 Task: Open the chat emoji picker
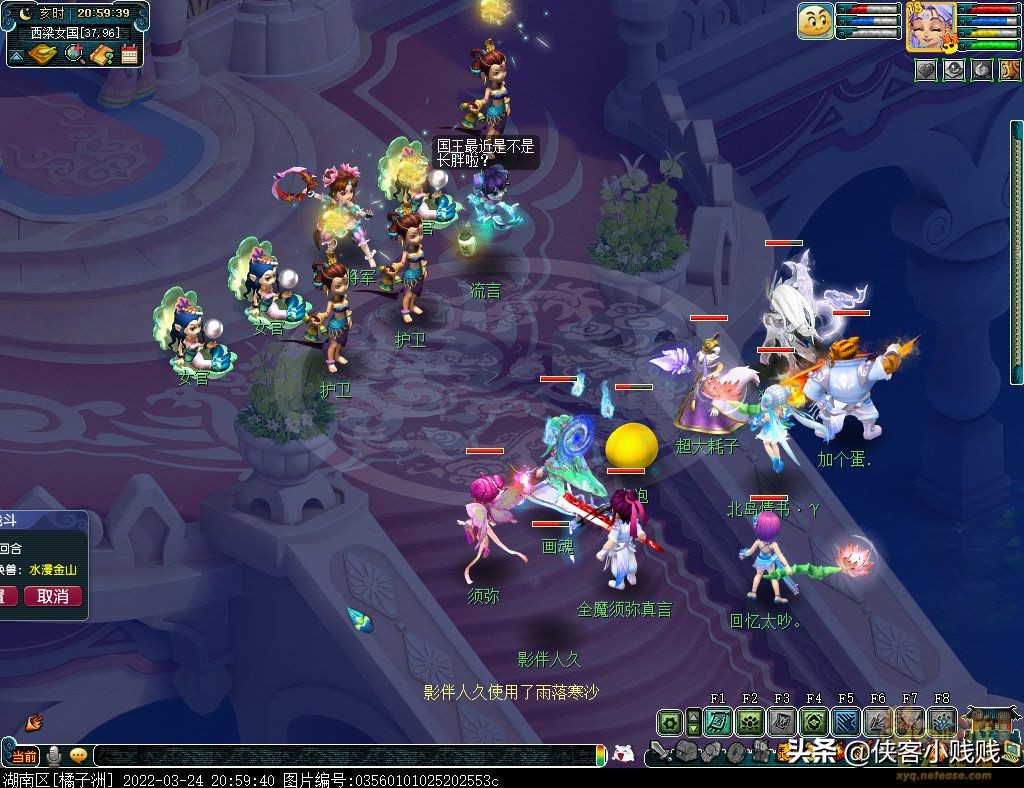(78, 756)
